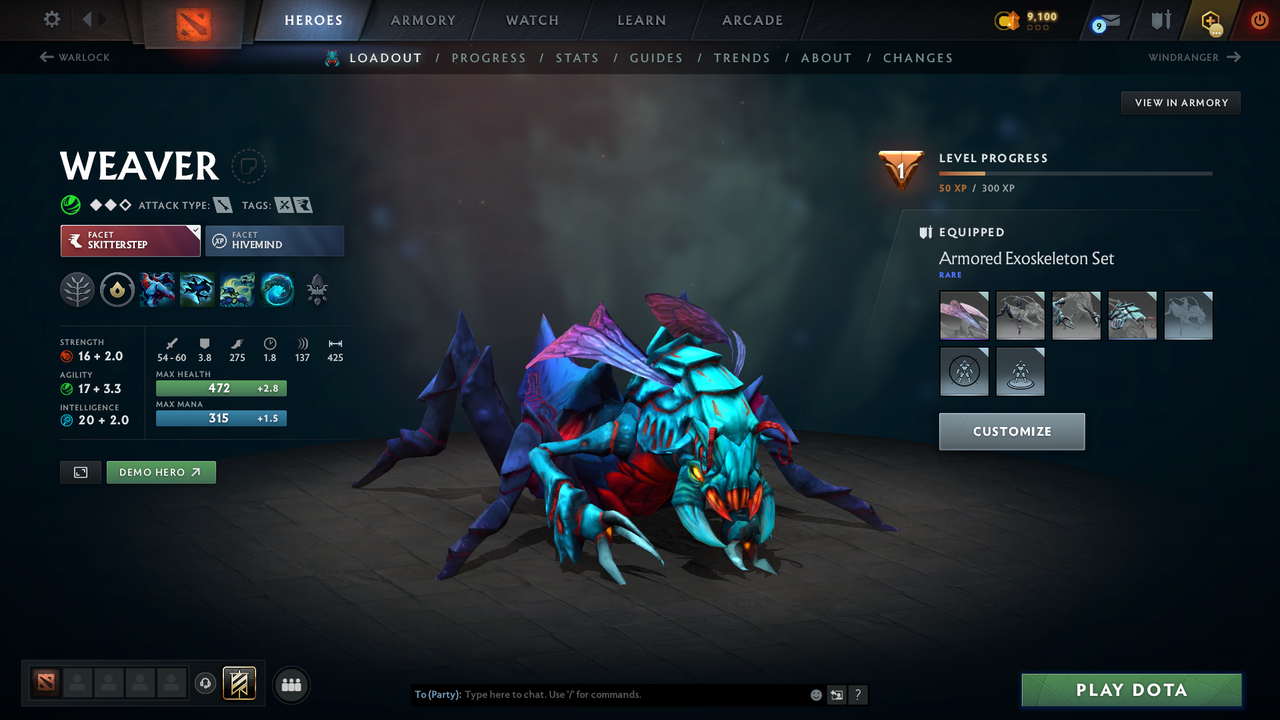Click the DEMO HERO button
Screen dimensions: 1280x720
click(x=160, y=471)
